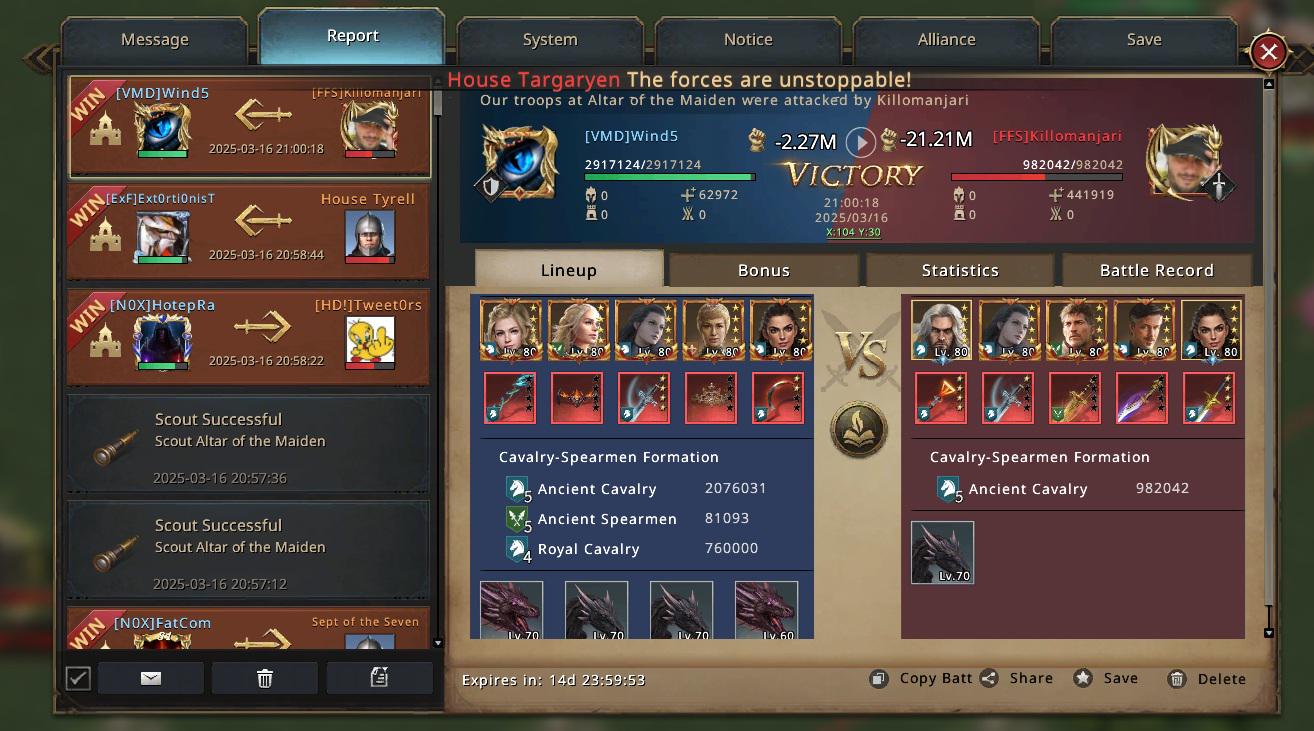The height and width of the screenshot is (731, 1314).
Task: Play the battle replay
Action: pyautogui.click(x=860, y=141)
